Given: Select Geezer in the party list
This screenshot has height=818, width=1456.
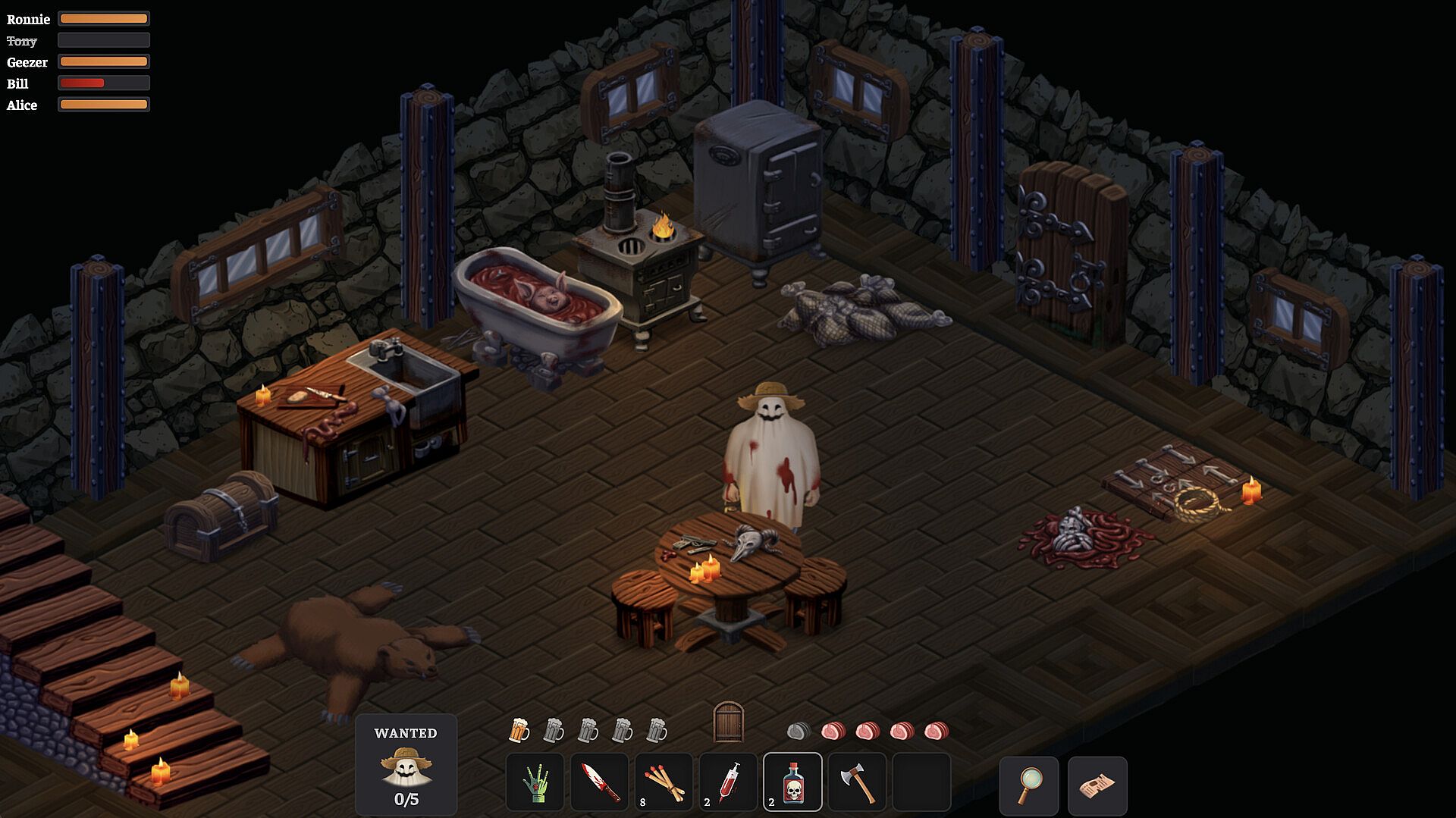Looking at the screenshot, I should (x=27, y=62).
